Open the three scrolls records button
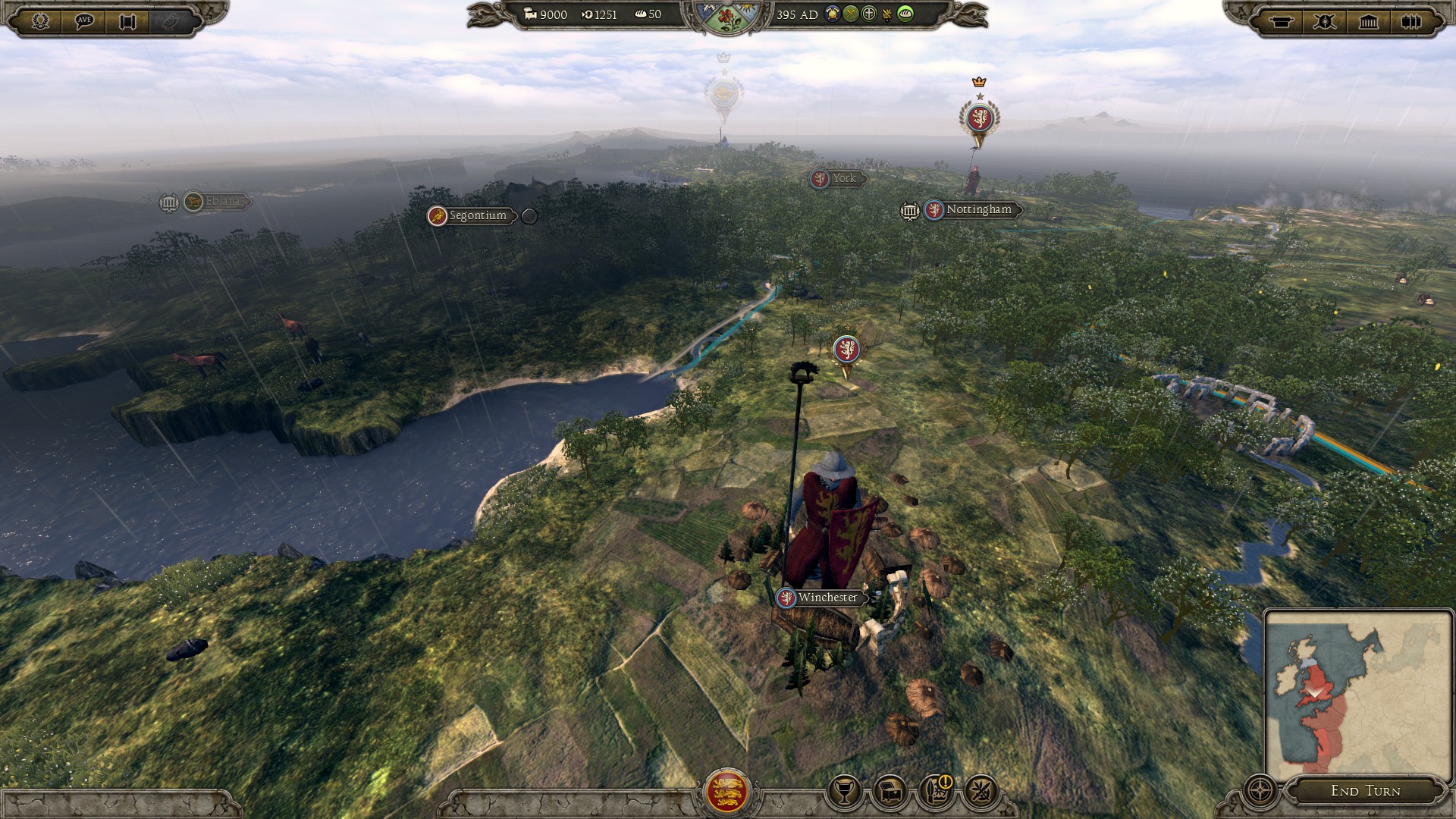1456x819 pixels. click(x=1411, y=21)
